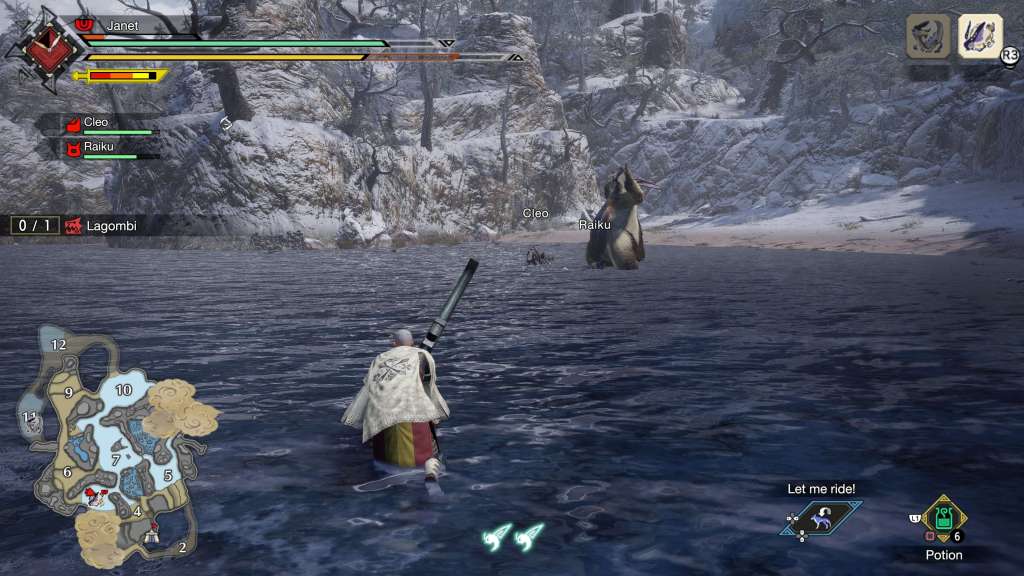Open the area minimap

click(110, 440)
